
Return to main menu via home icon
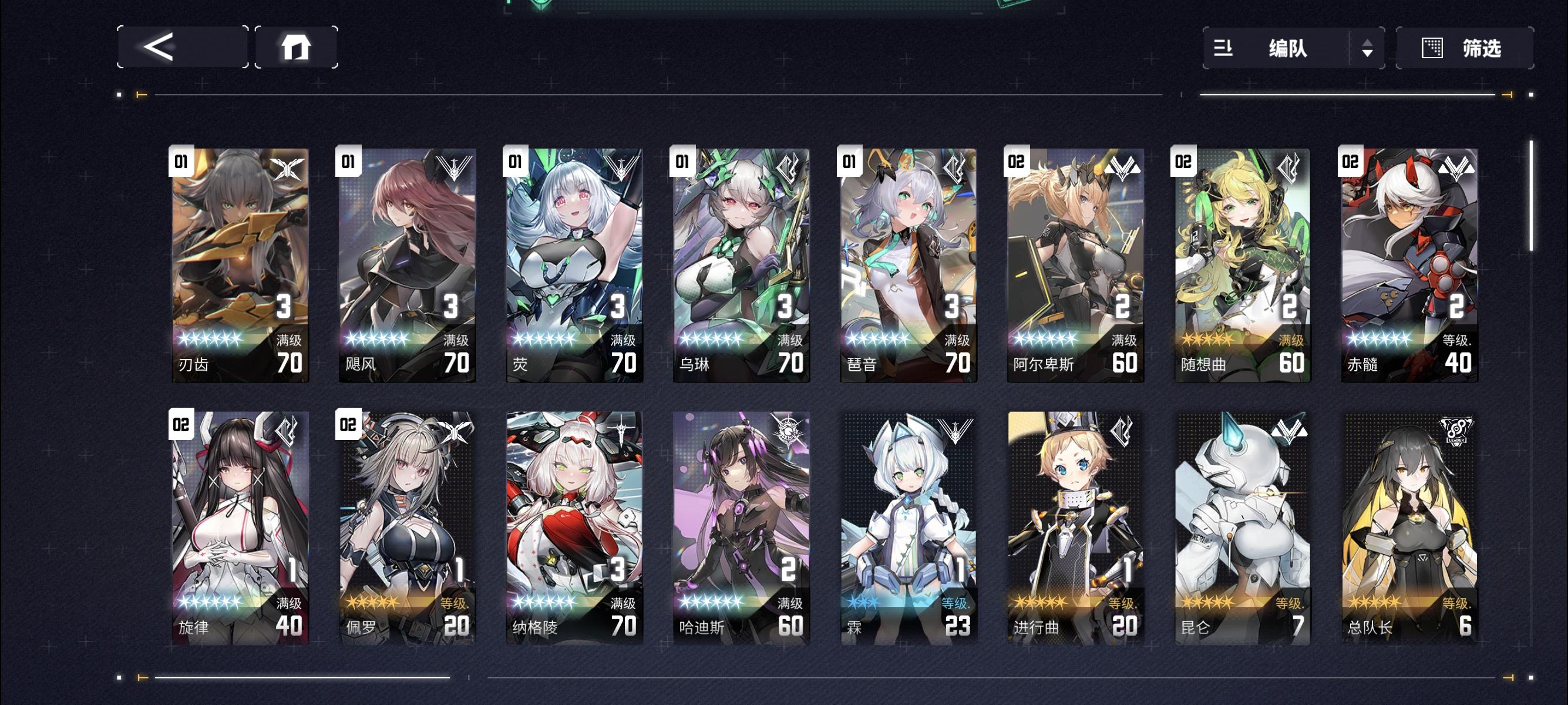click(x=297, y=48)
